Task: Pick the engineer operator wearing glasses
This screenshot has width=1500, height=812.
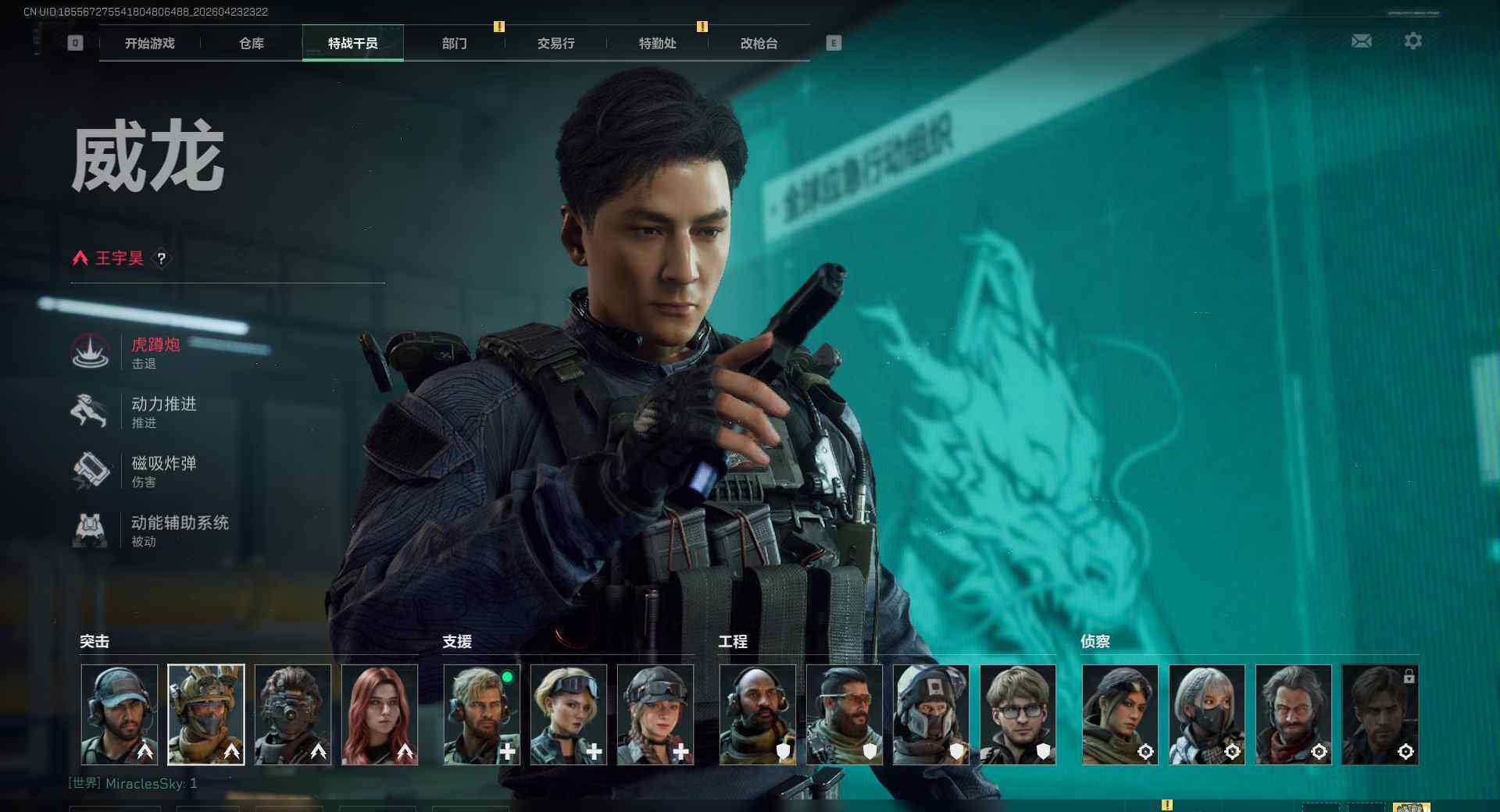Action: coord(1018,714)
